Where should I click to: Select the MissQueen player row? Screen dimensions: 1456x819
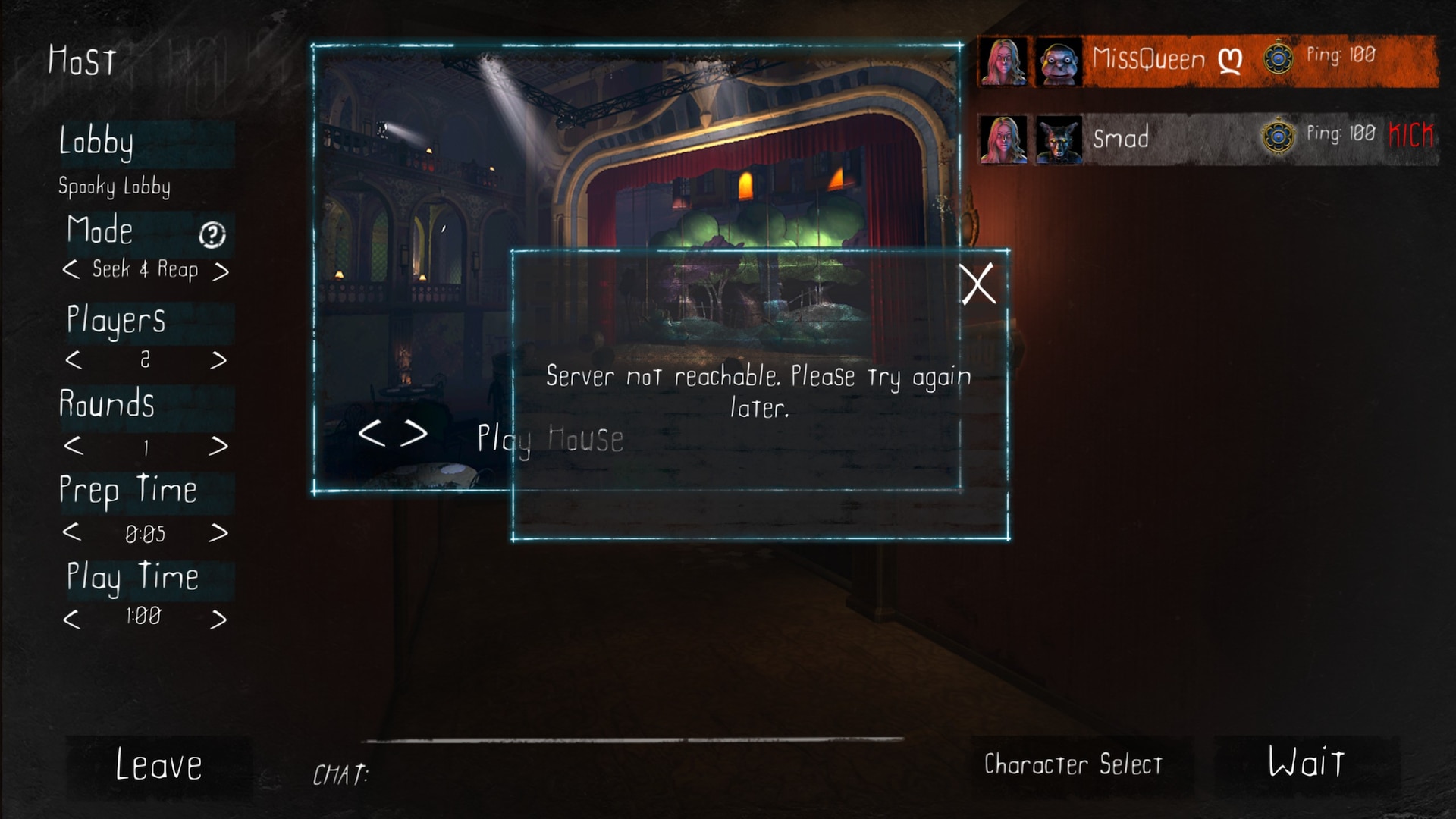[x=1206, y=61]
